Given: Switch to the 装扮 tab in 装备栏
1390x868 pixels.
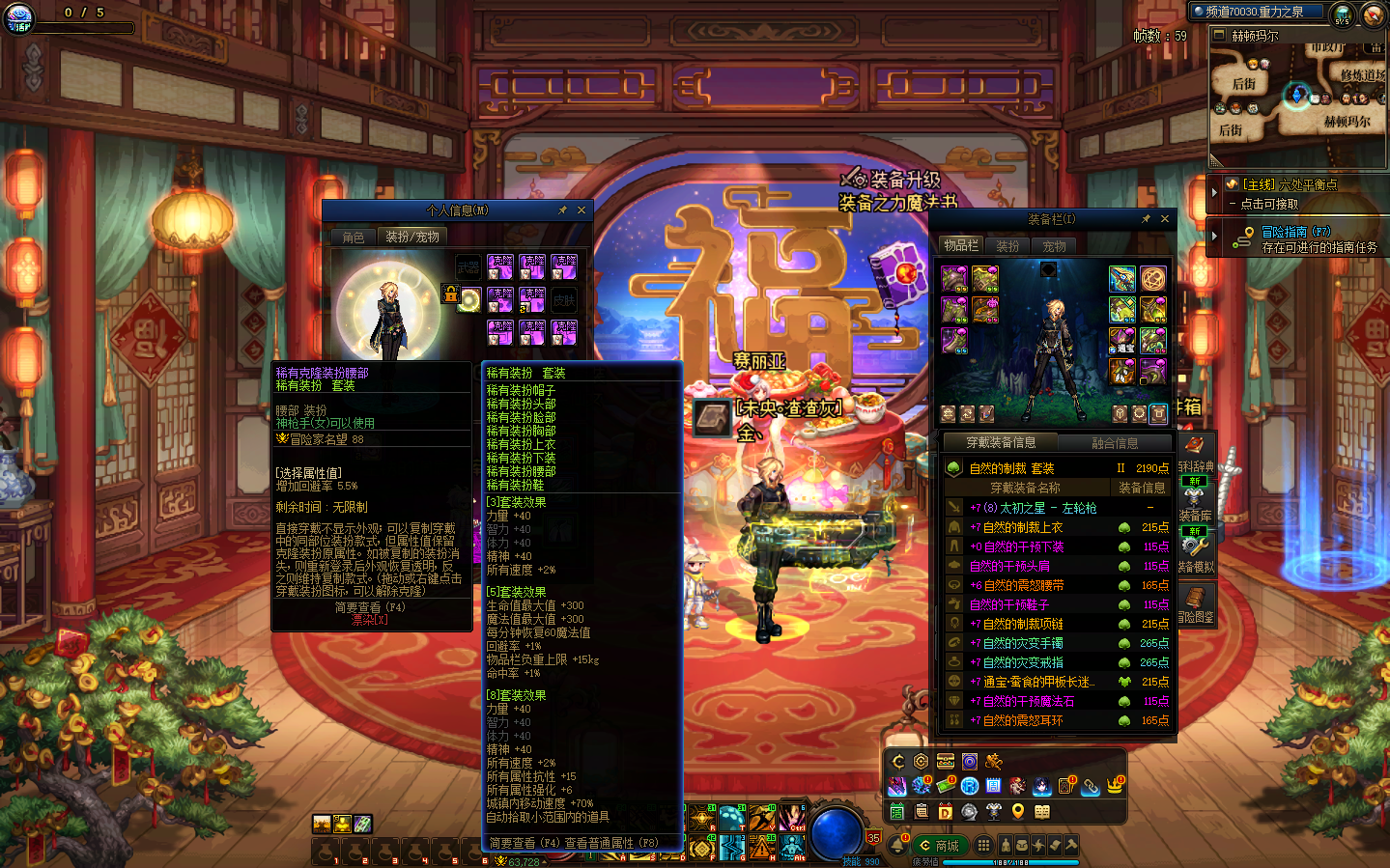Looking at the screenshot, I should [x=1007, y=246].
